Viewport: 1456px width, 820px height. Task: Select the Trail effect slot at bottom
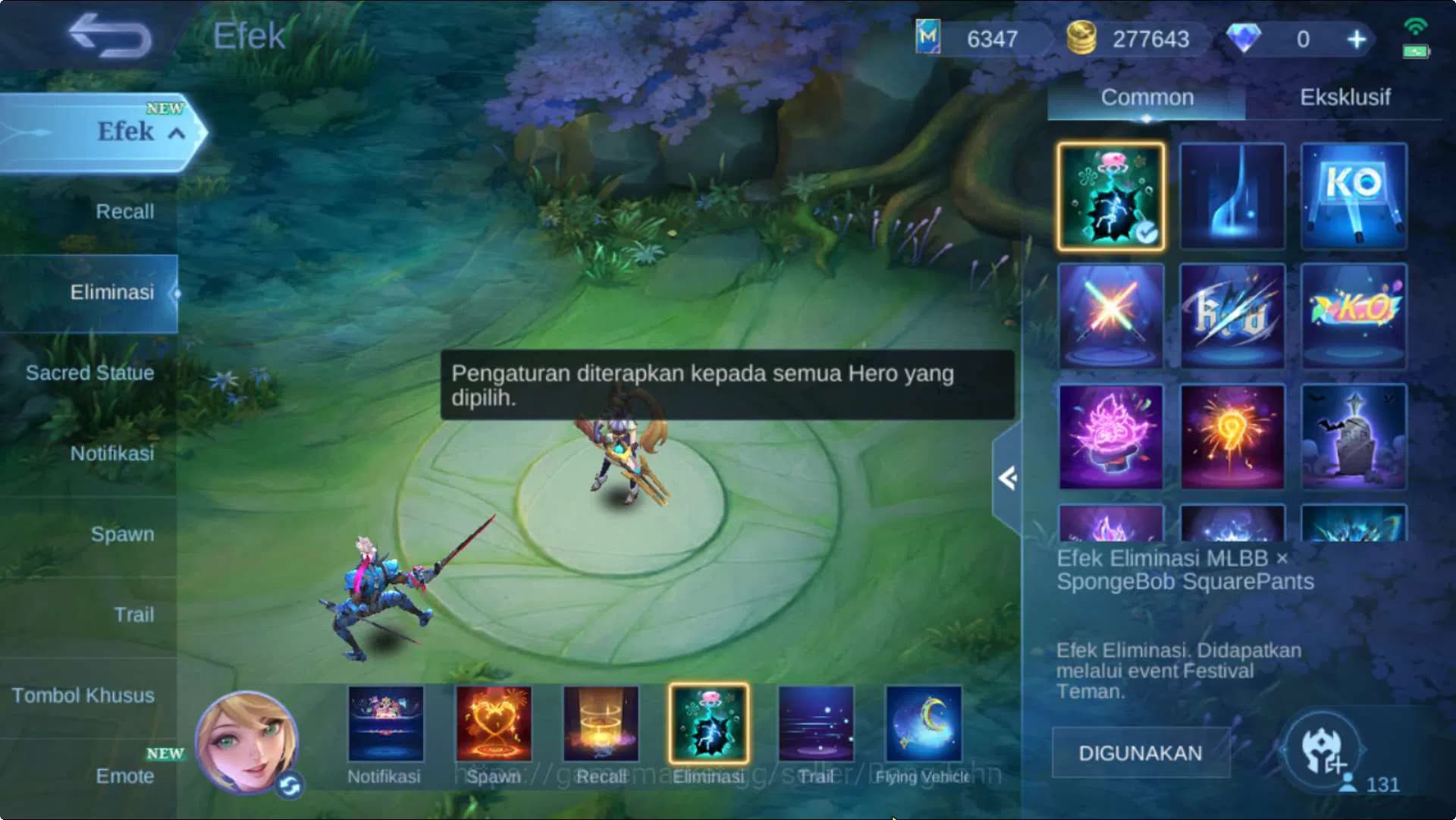coord(814,724)
